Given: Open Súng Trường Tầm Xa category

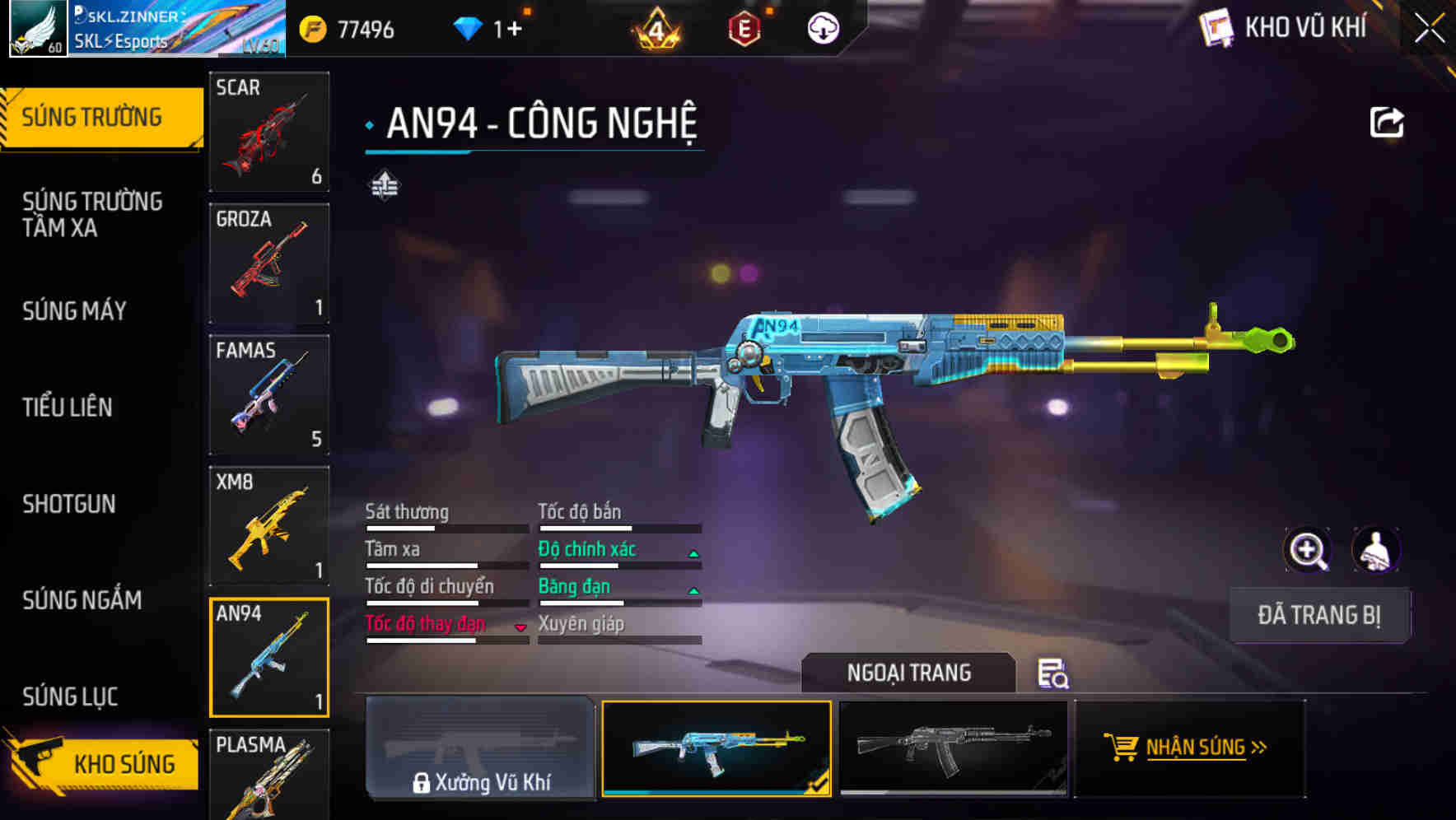Looking at the screenshot, I should click(92, 214).
